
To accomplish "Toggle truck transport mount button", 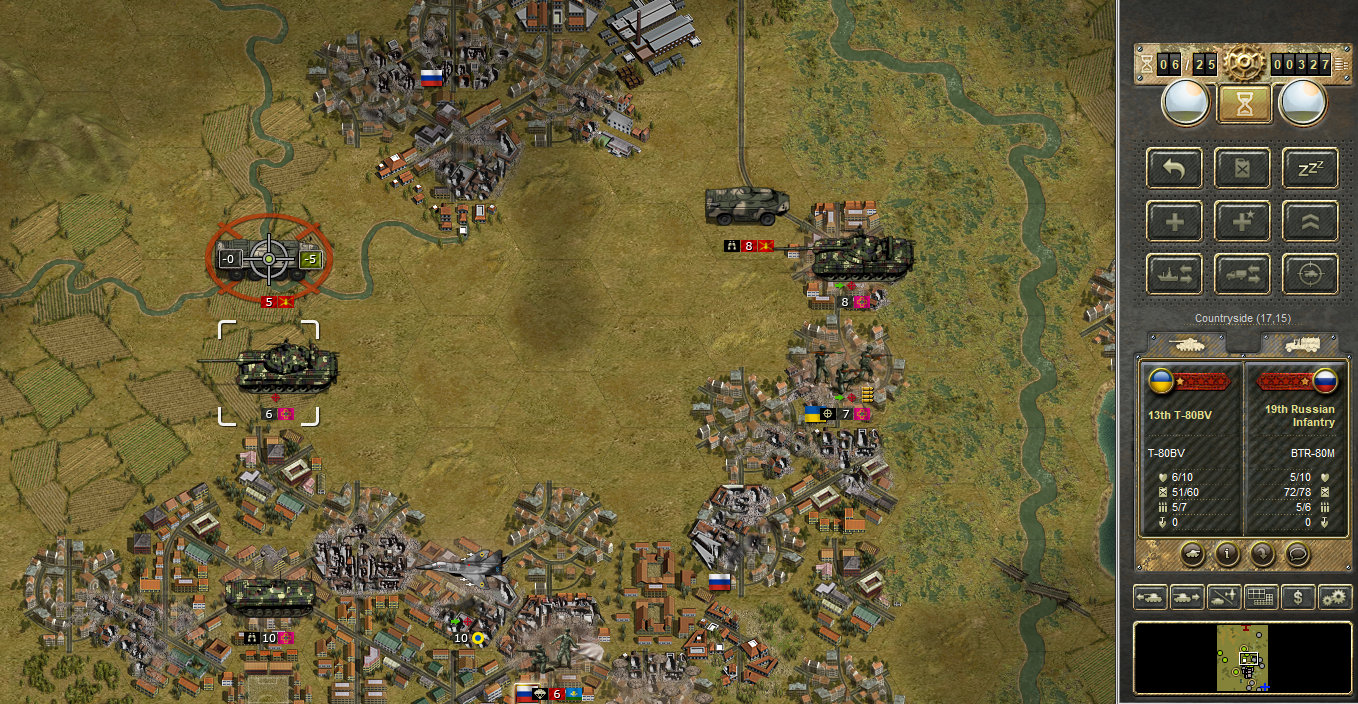I will 1242,273.
